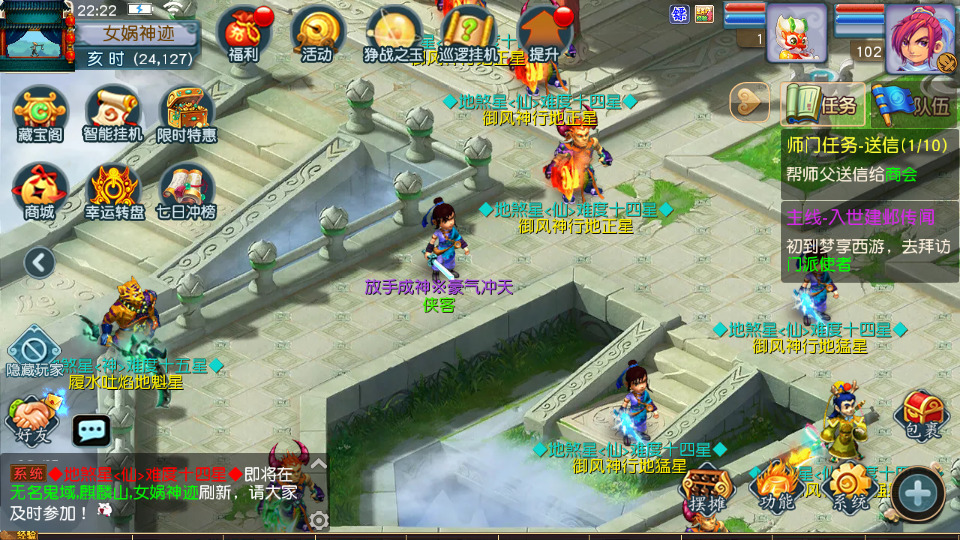Open the 藏宝阁 treasure pavilion
Image resolution: width=960 pixels, height=540 pixels.
tap(40, 112)
